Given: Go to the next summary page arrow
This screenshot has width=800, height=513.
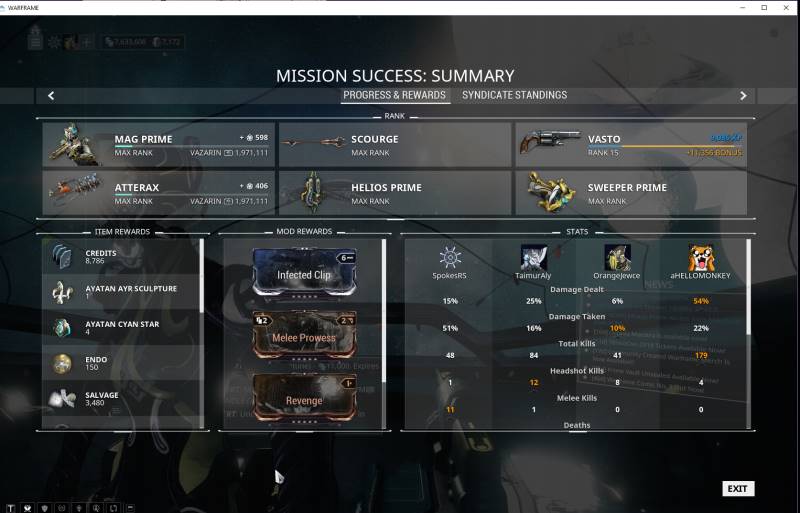Looking at the screenshot, I should pyautogui.click(x=743, y=96).
